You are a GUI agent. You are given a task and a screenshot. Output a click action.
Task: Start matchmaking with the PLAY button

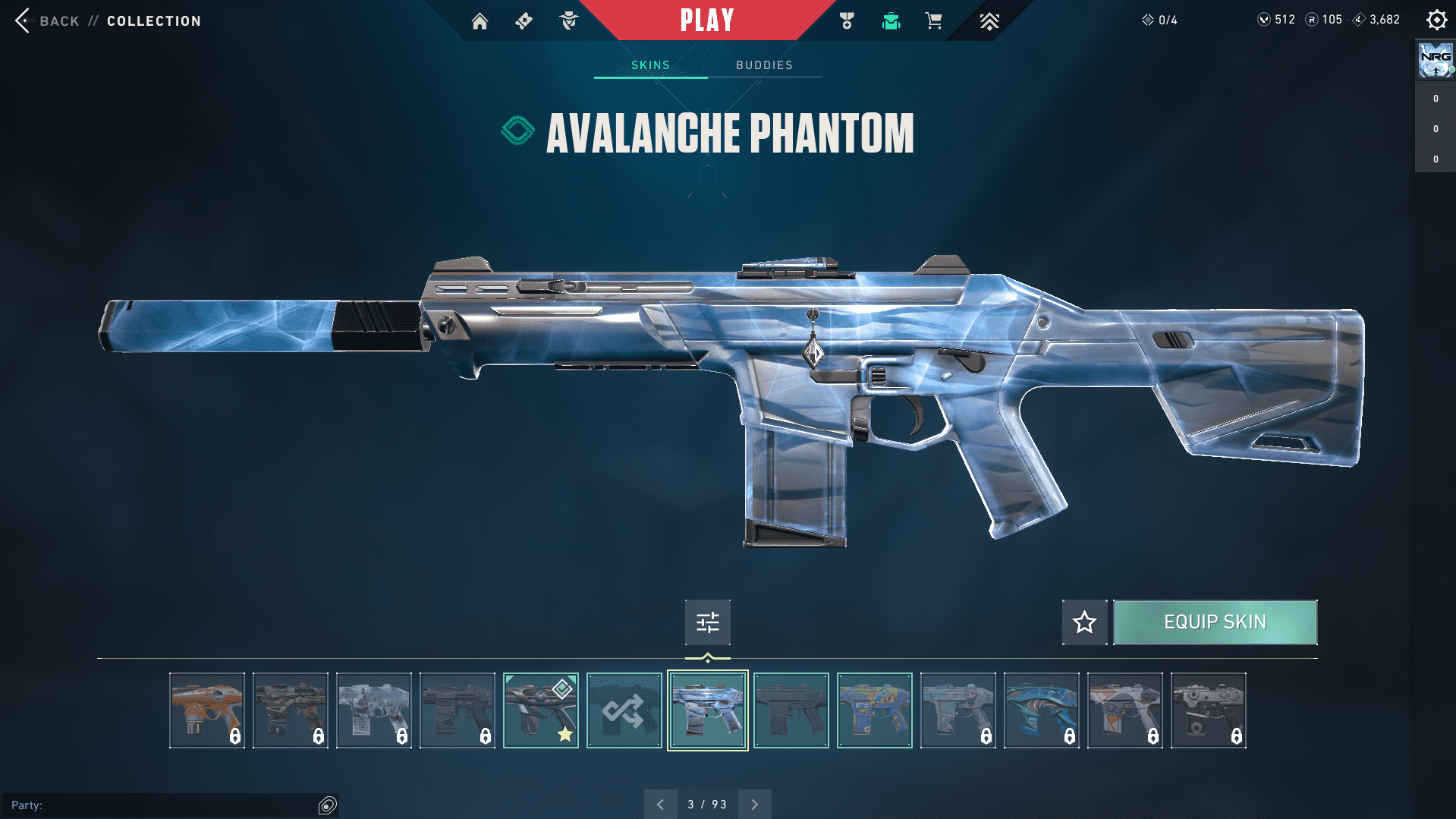pyautogui.click(x=706, y=20)
